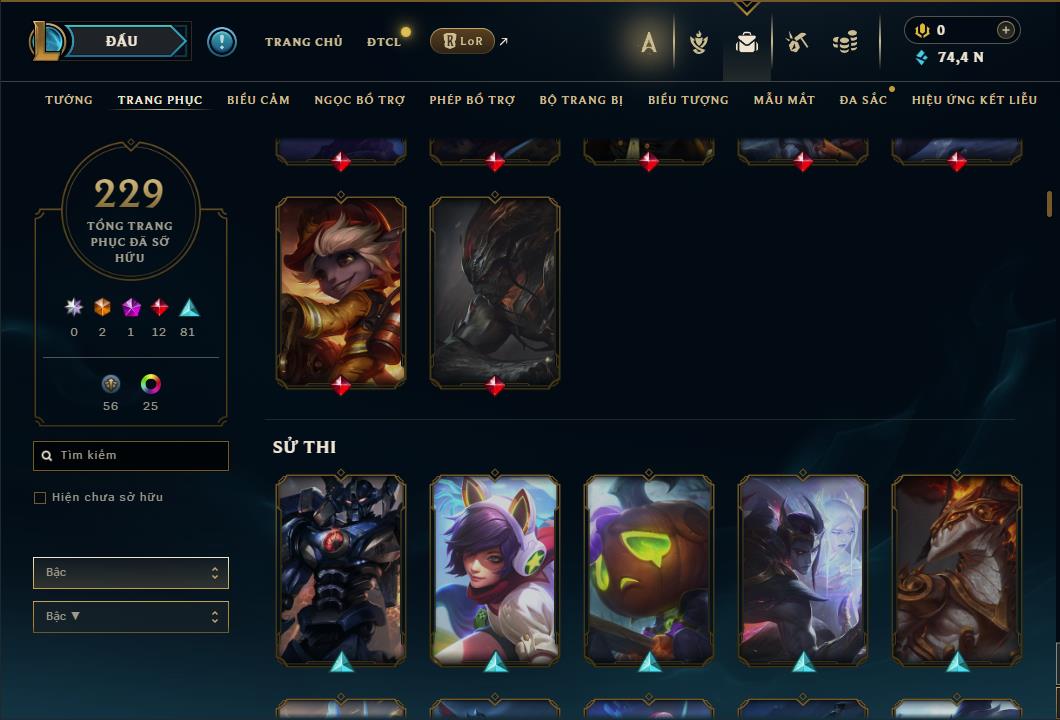Open the first Bậc dropdown
Viewport: 1060px width, 720px height.
coord(131,573)
